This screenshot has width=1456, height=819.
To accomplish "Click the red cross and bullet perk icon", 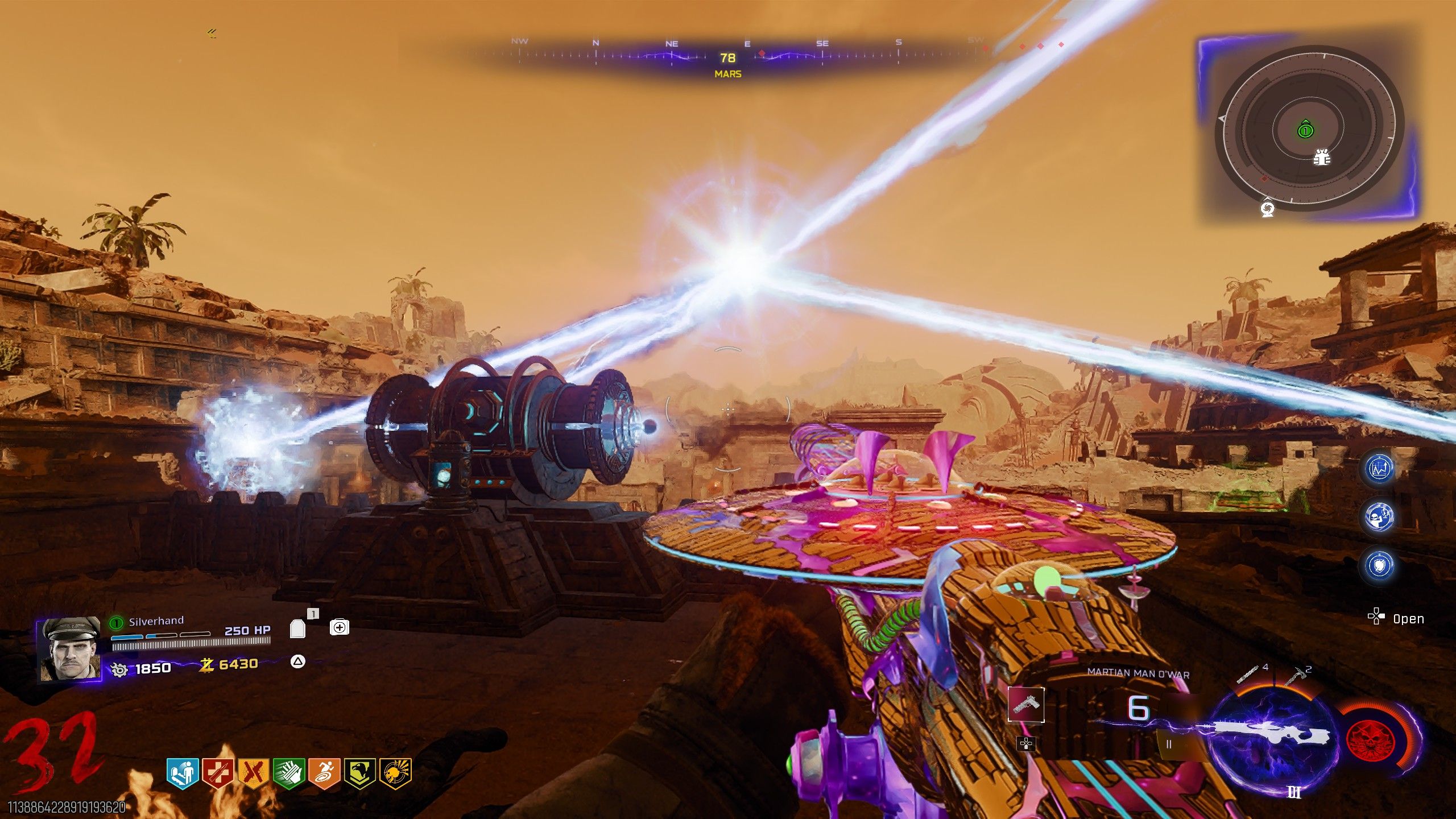I will tap(218, 773).
